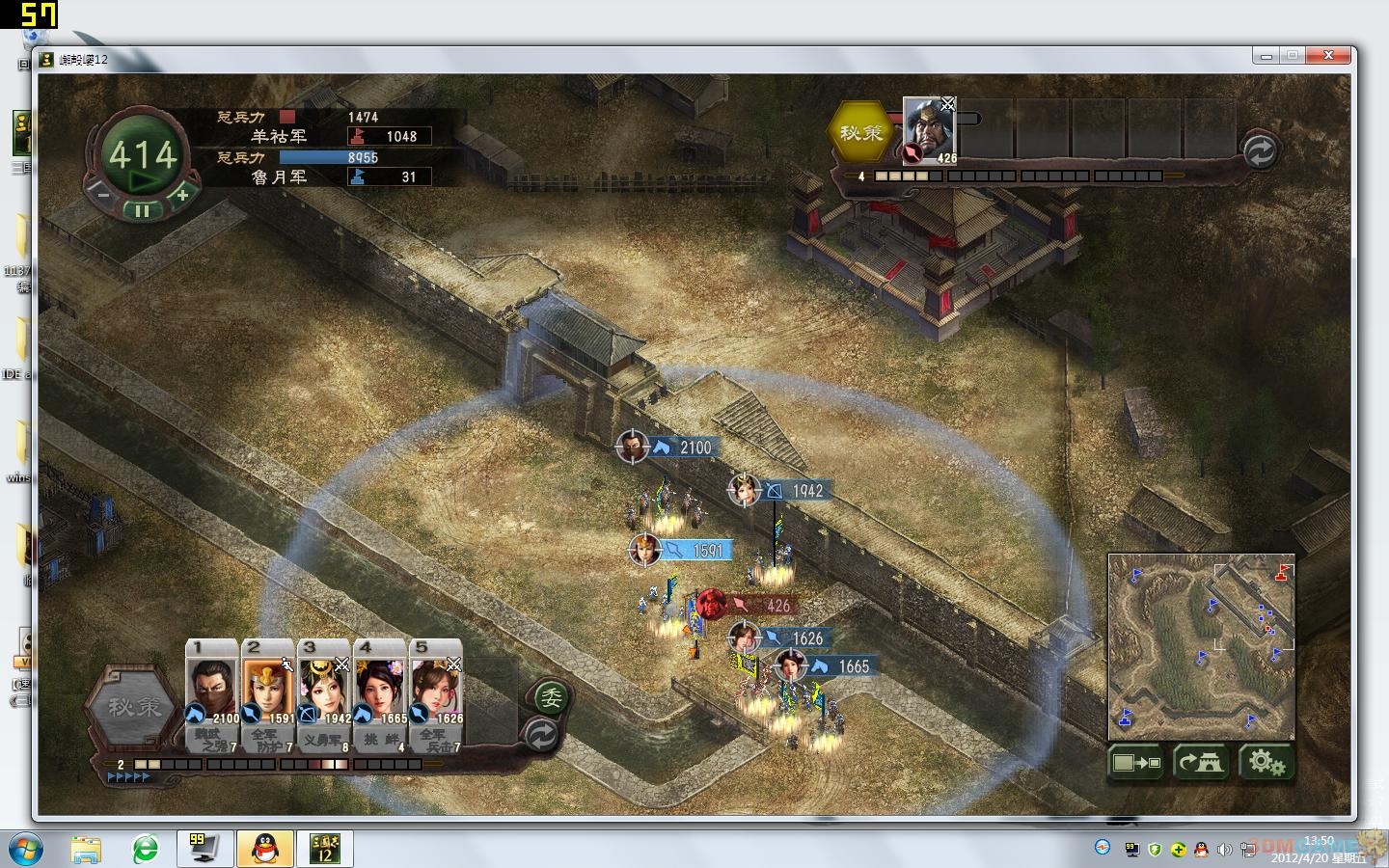Pause the battle with the pause button
The image size is (1389, 868).
(x=143, y=210)
